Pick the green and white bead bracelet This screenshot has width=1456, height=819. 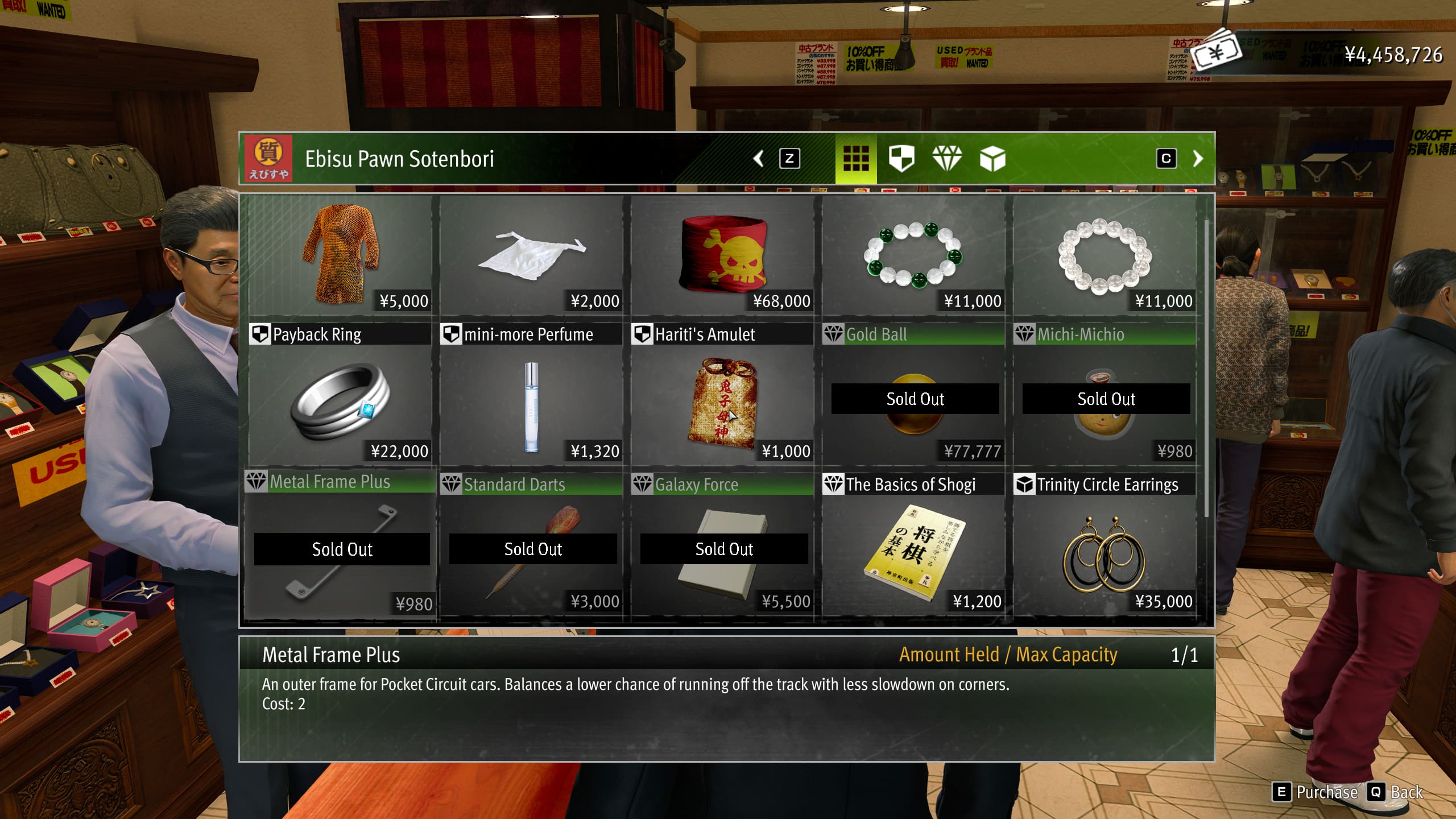(x=913, y=255)
